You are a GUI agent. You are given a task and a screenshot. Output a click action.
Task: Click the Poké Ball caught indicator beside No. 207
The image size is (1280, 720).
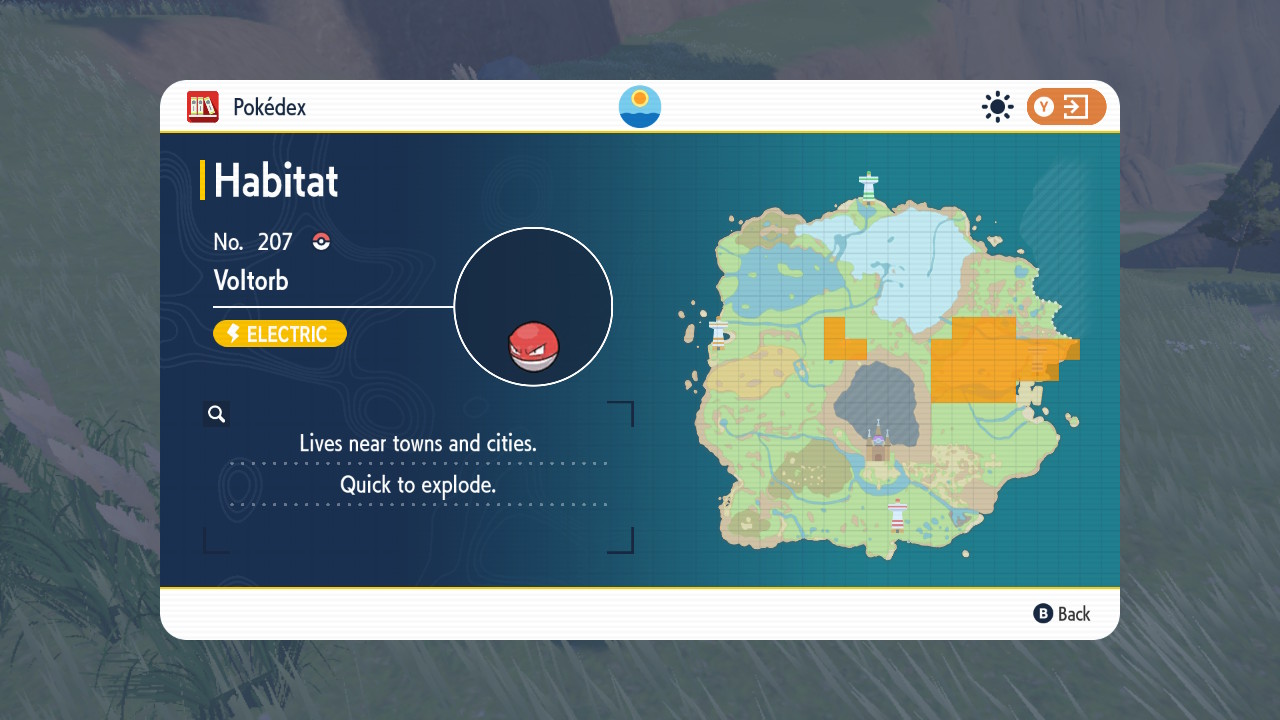click(319, 241)
